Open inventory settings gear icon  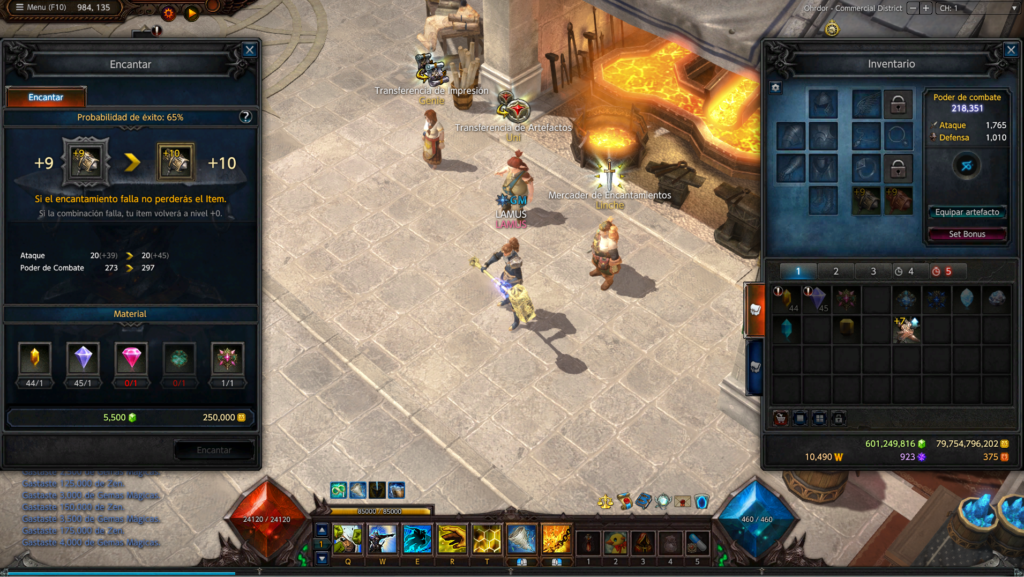pyautogui.click(x=775, y=88)
